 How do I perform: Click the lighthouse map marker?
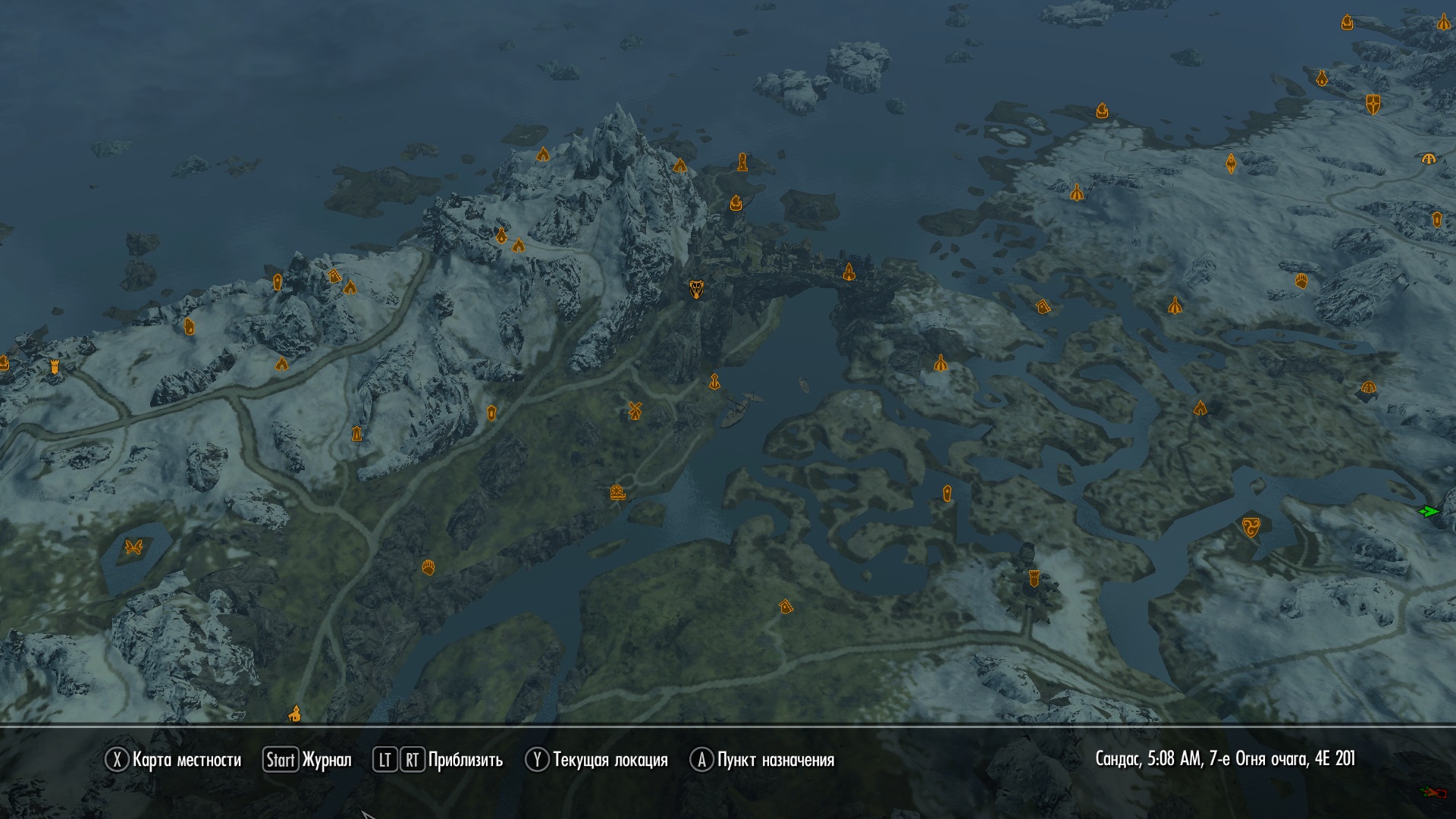coord(742,162)
